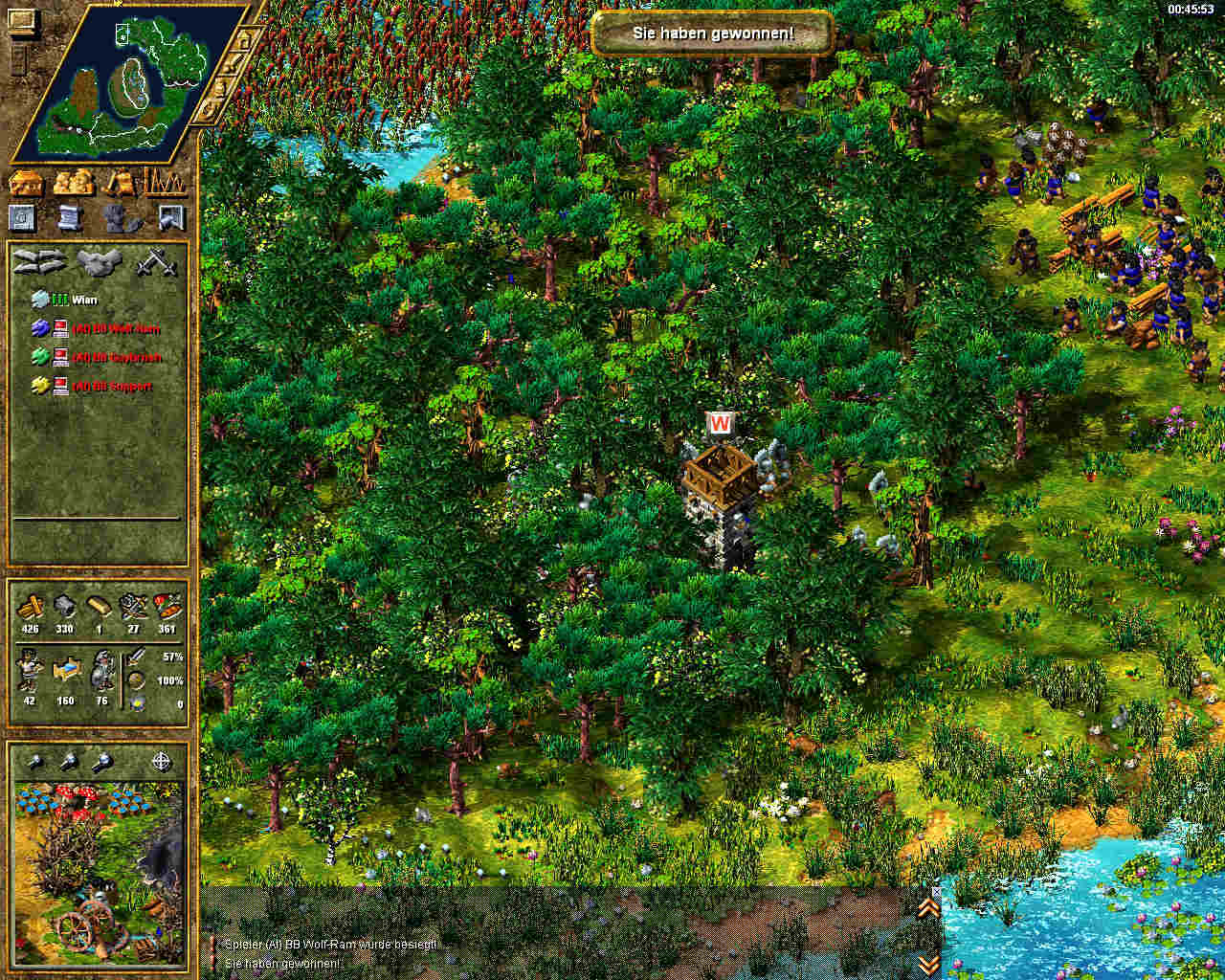Show the statistics graph menu
This screenshot has width=1225, height=980.
(165, 181)
